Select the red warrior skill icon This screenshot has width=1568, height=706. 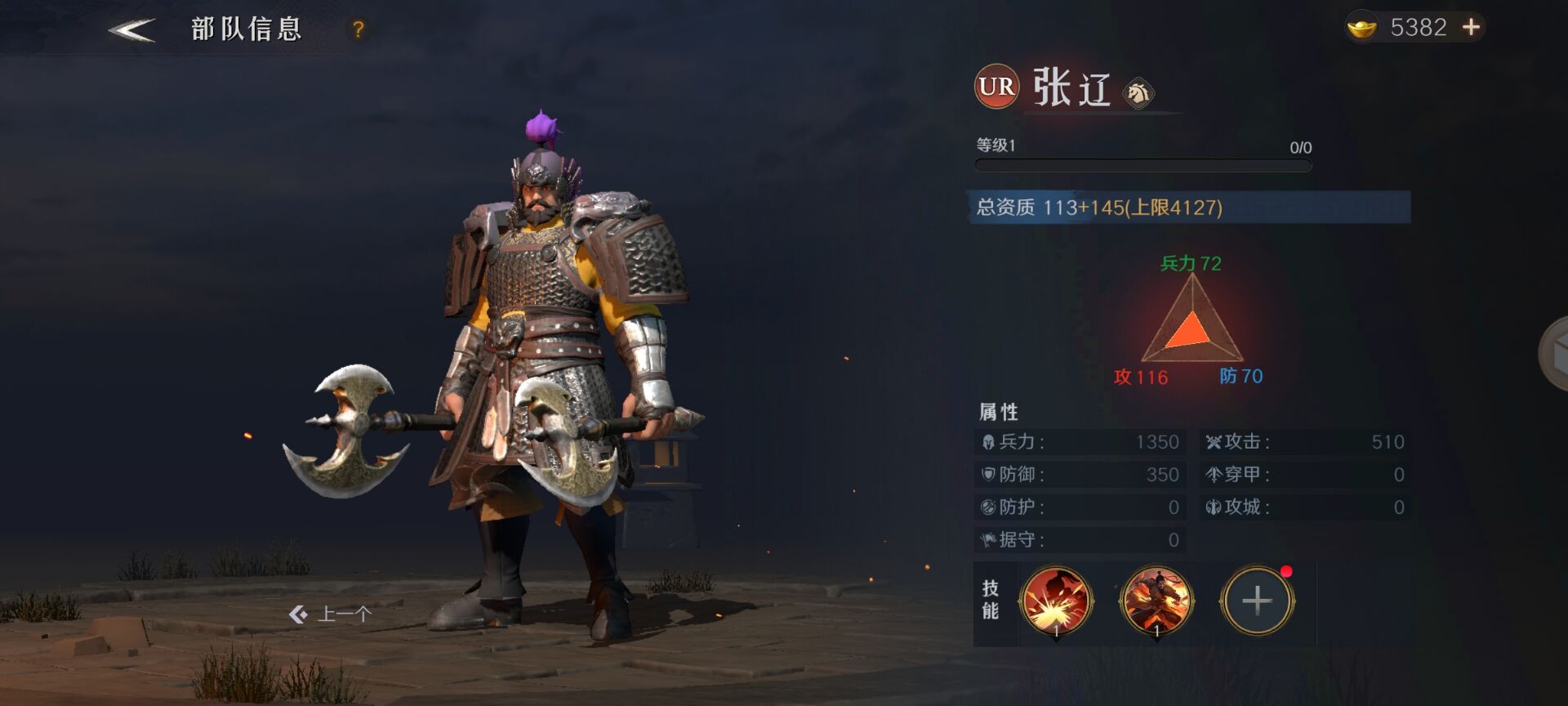(x=1156, y=601)
